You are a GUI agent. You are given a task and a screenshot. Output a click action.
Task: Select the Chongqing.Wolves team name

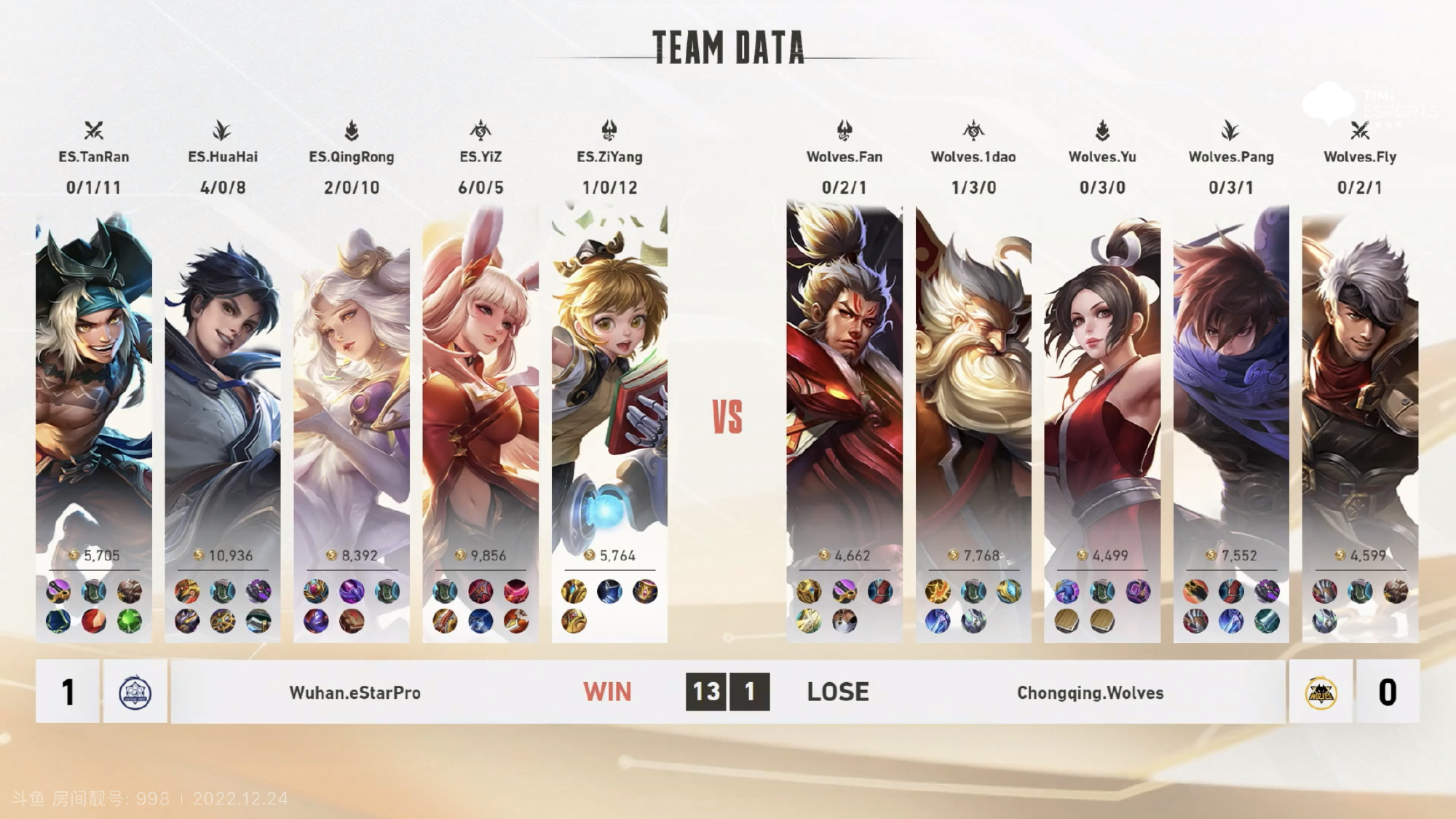click(1090, 692)
